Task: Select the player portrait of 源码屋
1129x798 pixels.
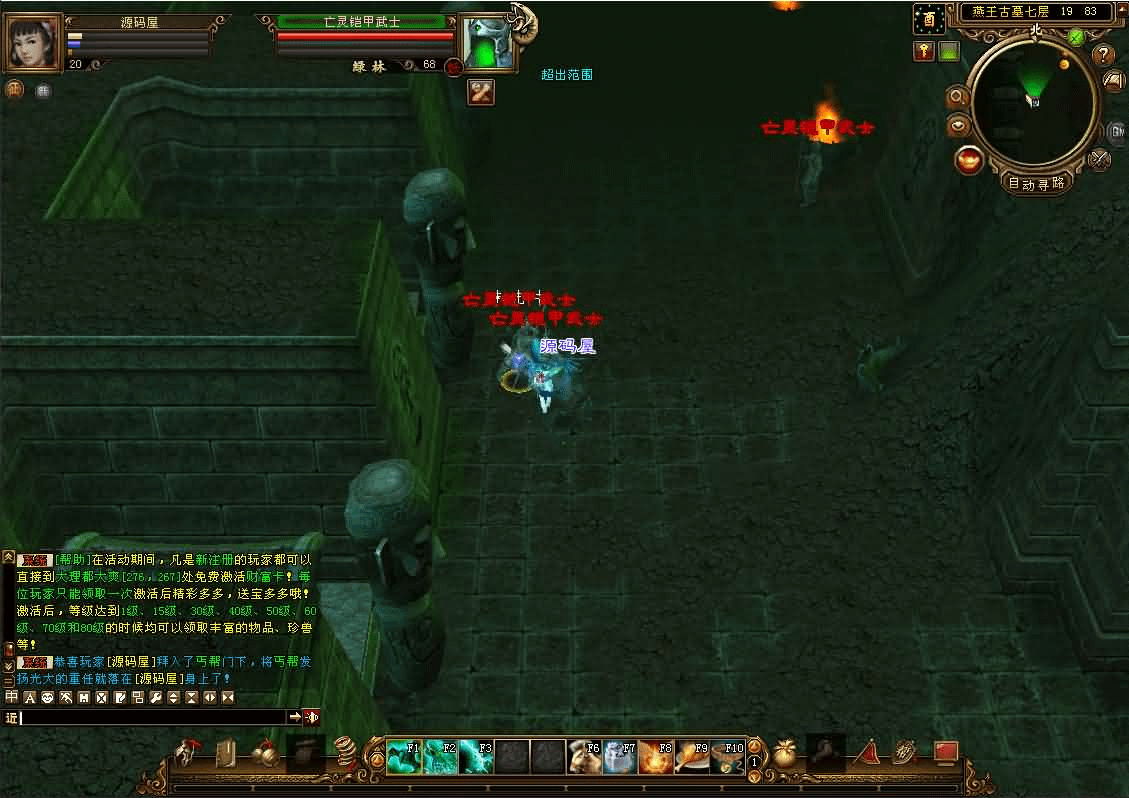Action: 34,42
